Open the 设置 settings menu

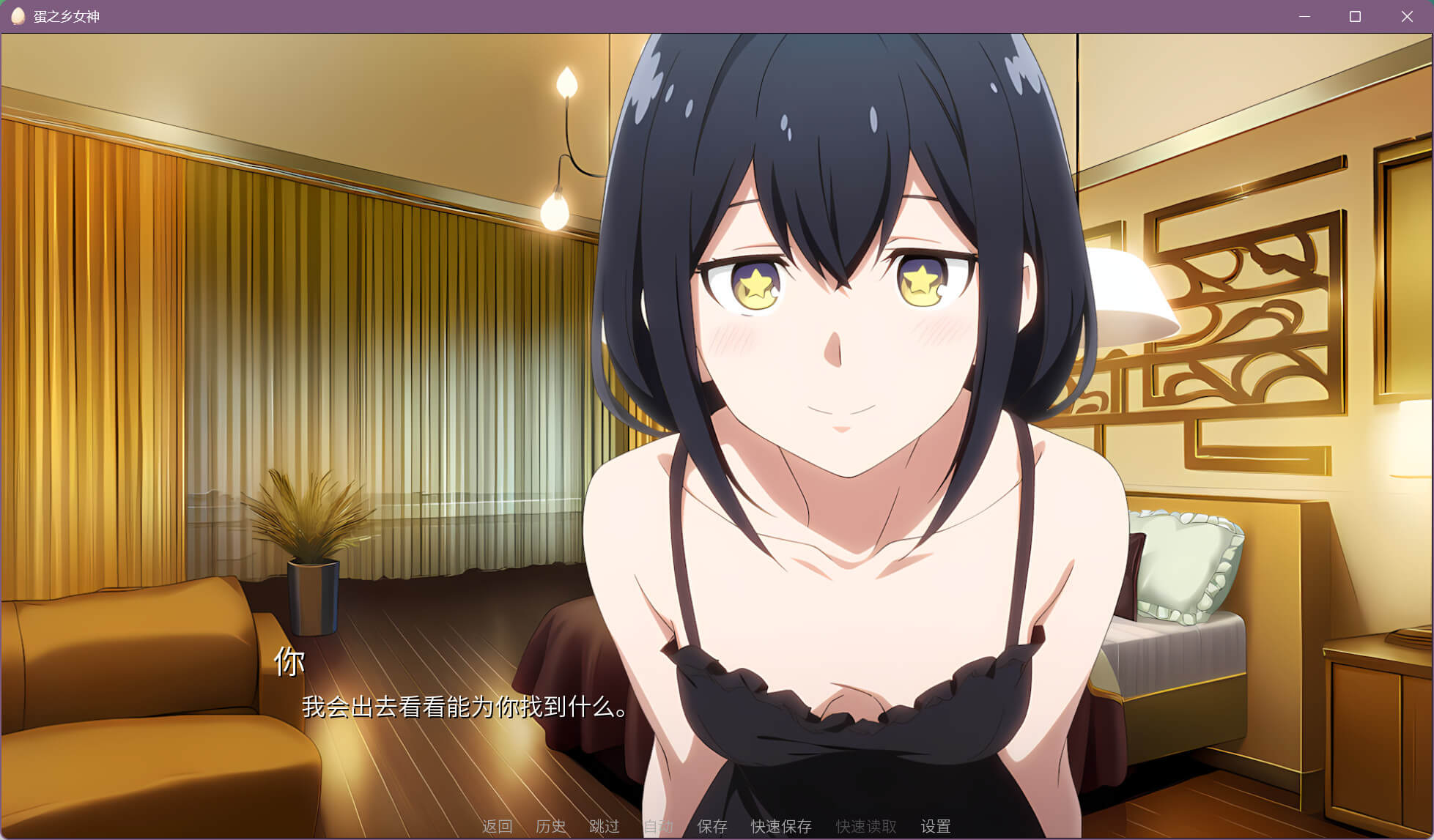(936, 826)
